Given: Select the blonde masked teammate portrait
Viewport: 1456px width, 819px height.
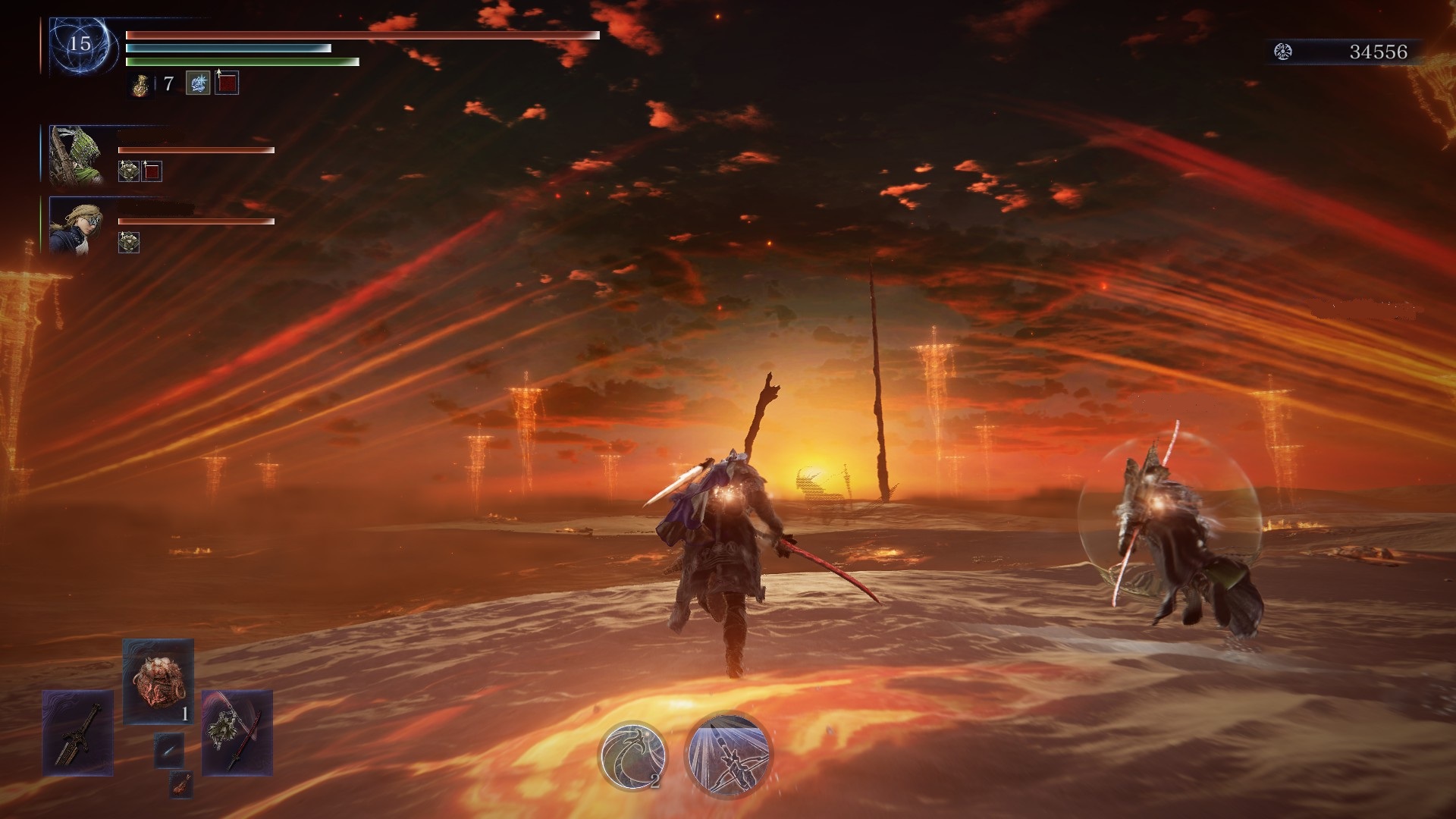Looking at the screenshot, I should coord(76,224).
